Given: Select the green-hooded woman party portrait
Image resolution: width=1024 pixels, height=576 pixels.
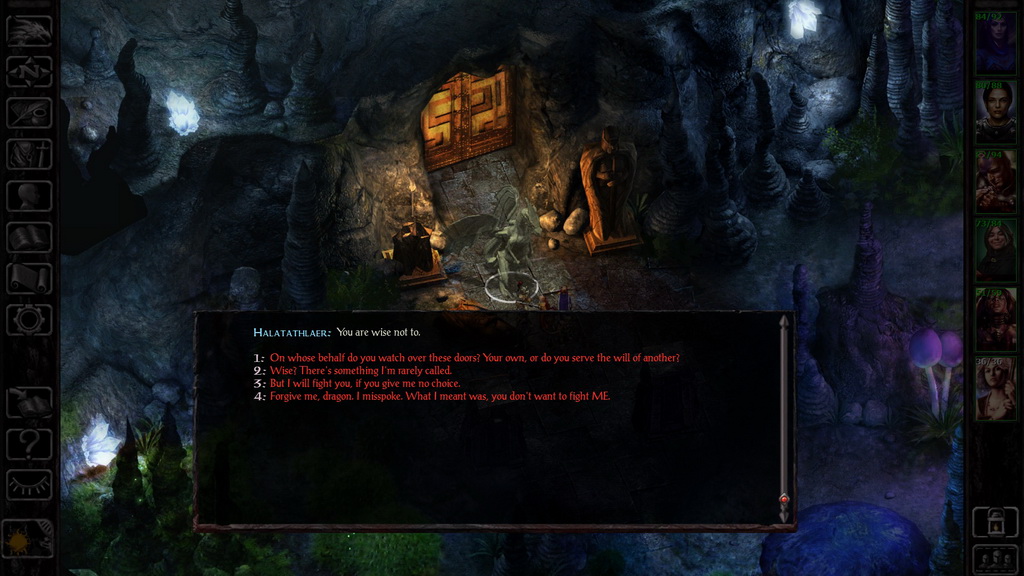Looking at the screenshot, I should (995, 250).
